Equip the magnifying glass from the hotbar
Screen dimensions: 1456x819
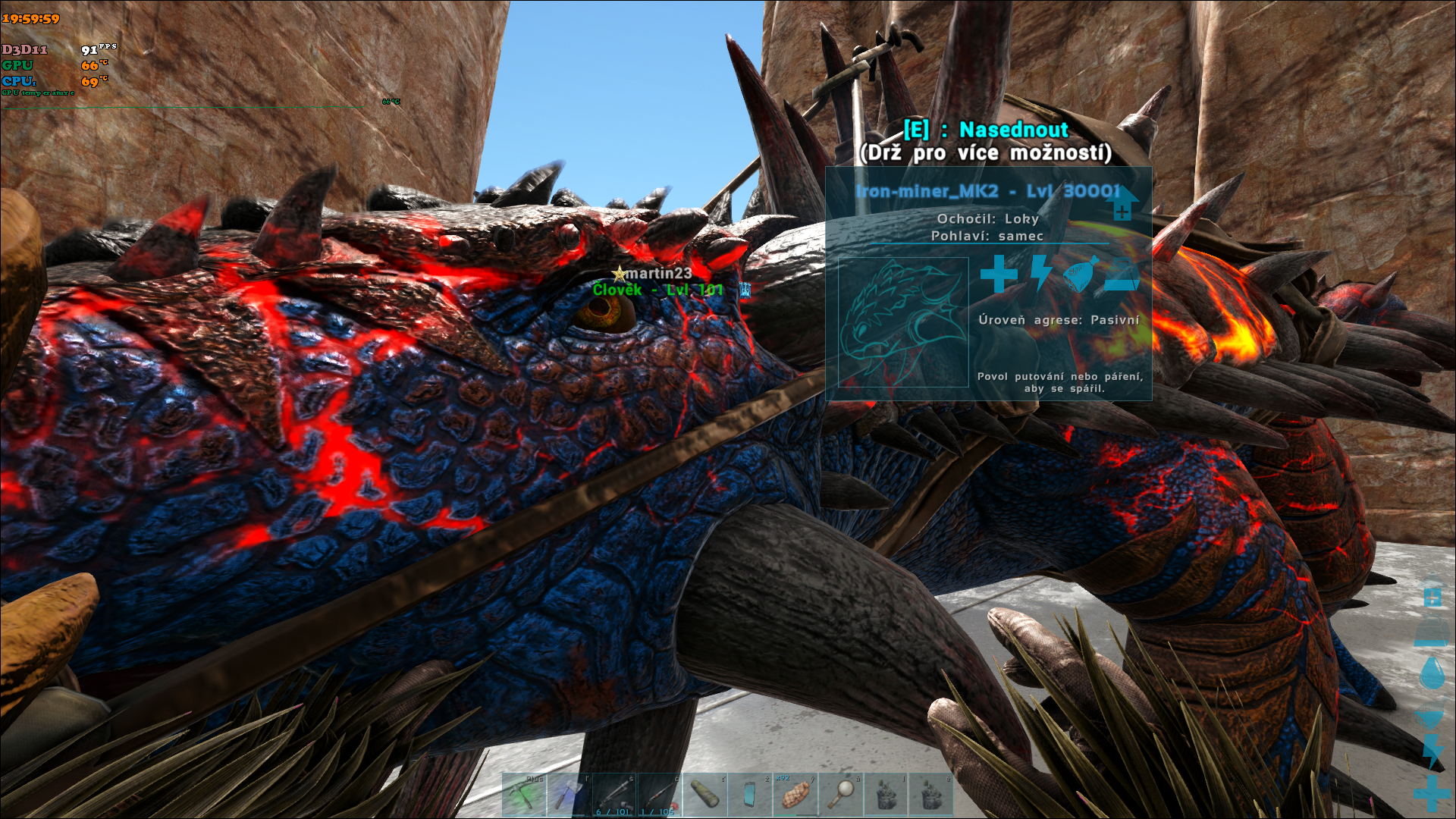point(840,795)
